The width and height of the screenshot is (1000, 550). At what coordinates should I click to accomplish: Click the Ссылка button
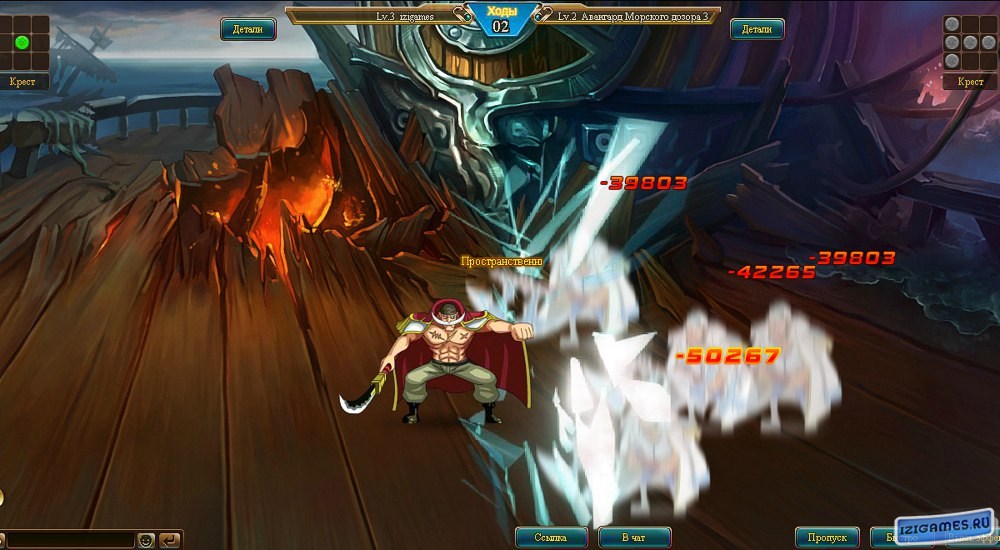[551, 538]
